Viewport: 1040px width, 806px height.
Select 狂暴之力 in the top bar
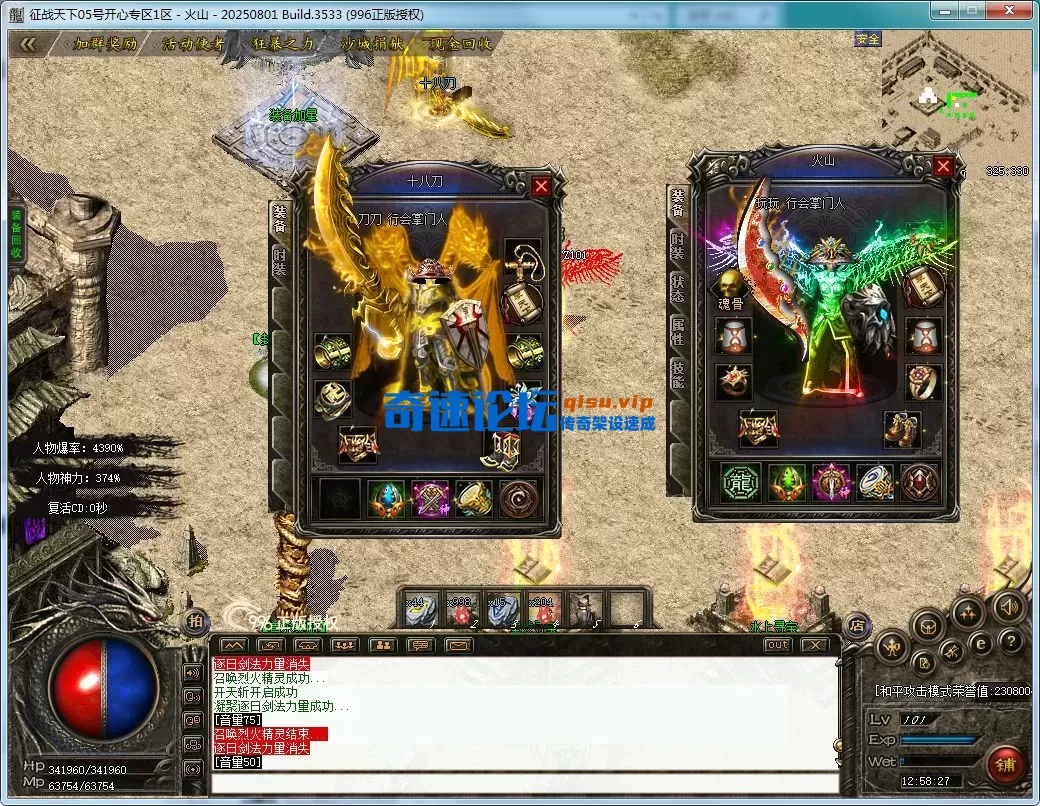pos(283,44)
